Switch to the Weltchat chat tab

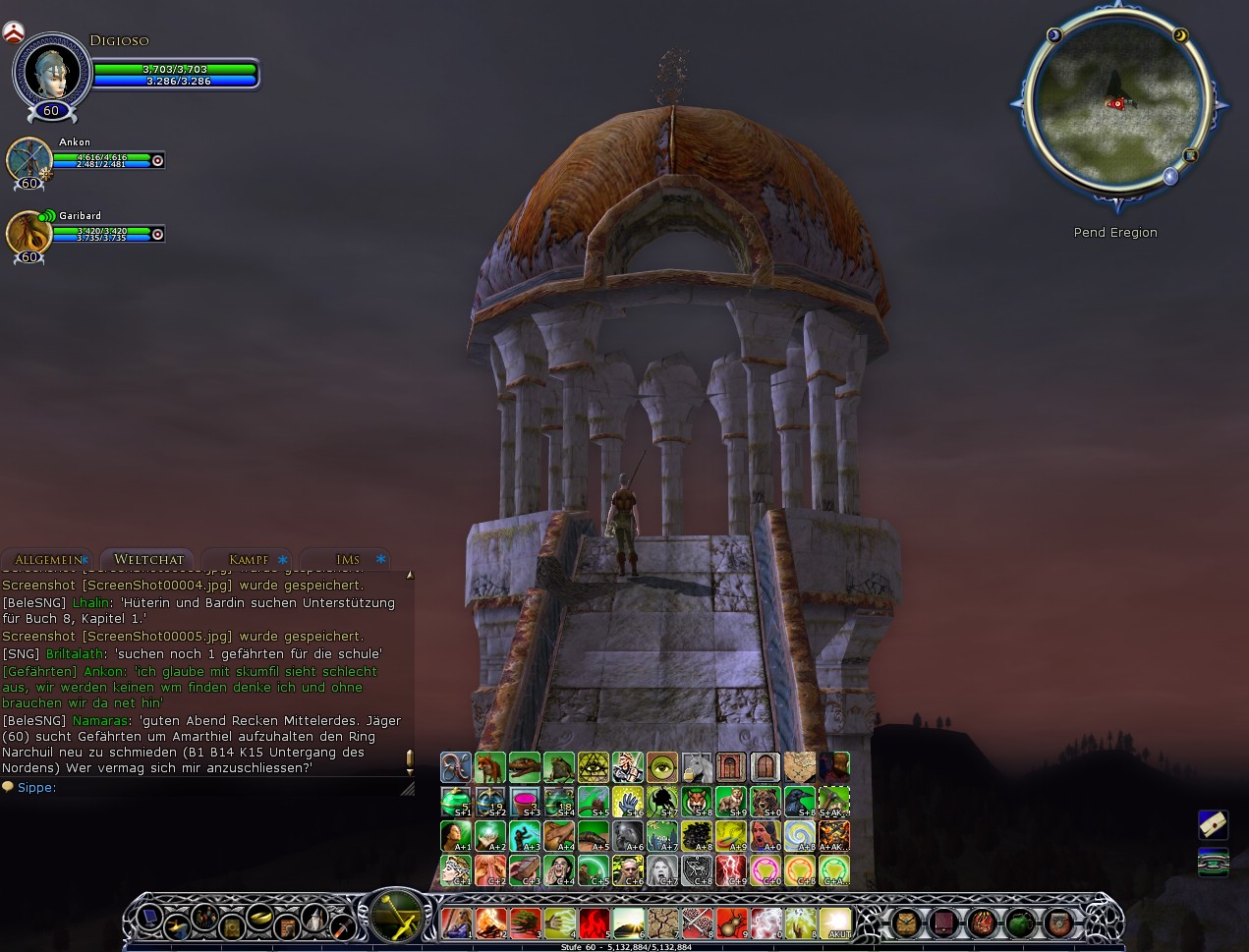pos(148,559)
